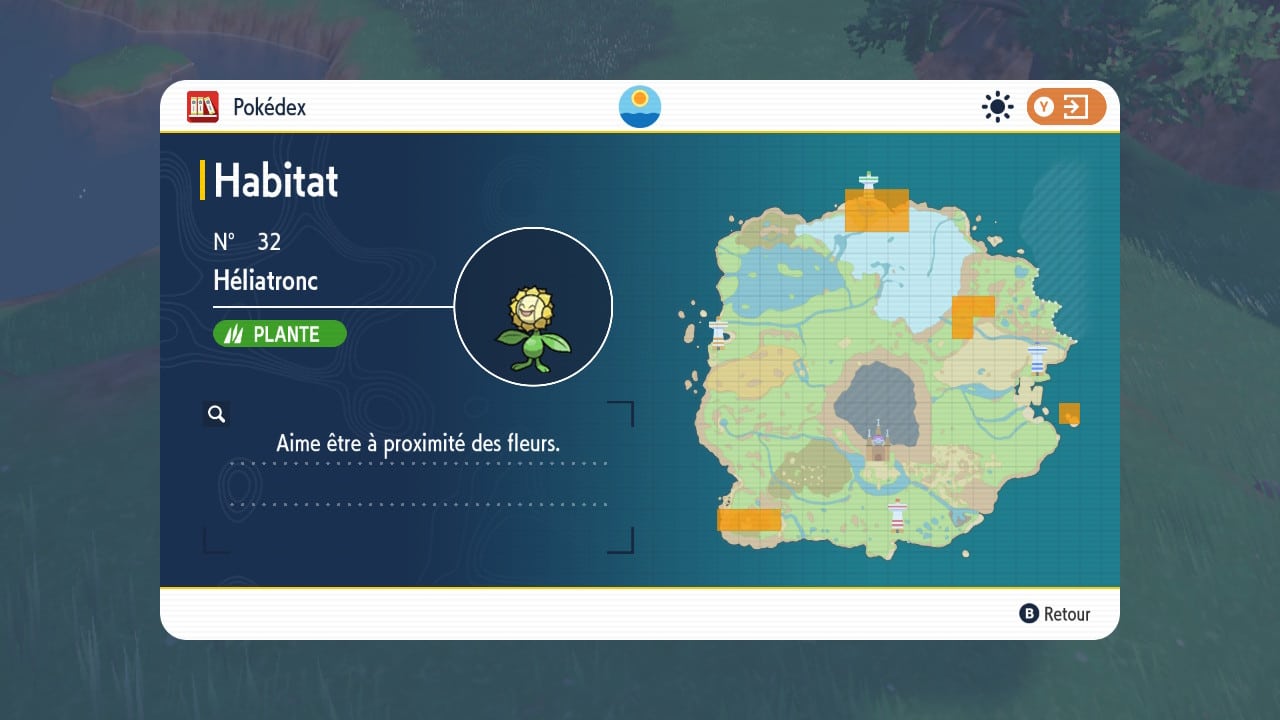1280x720 pixels.
Task: Select the sunrise time-of-day icon
Action: (640, 107)
